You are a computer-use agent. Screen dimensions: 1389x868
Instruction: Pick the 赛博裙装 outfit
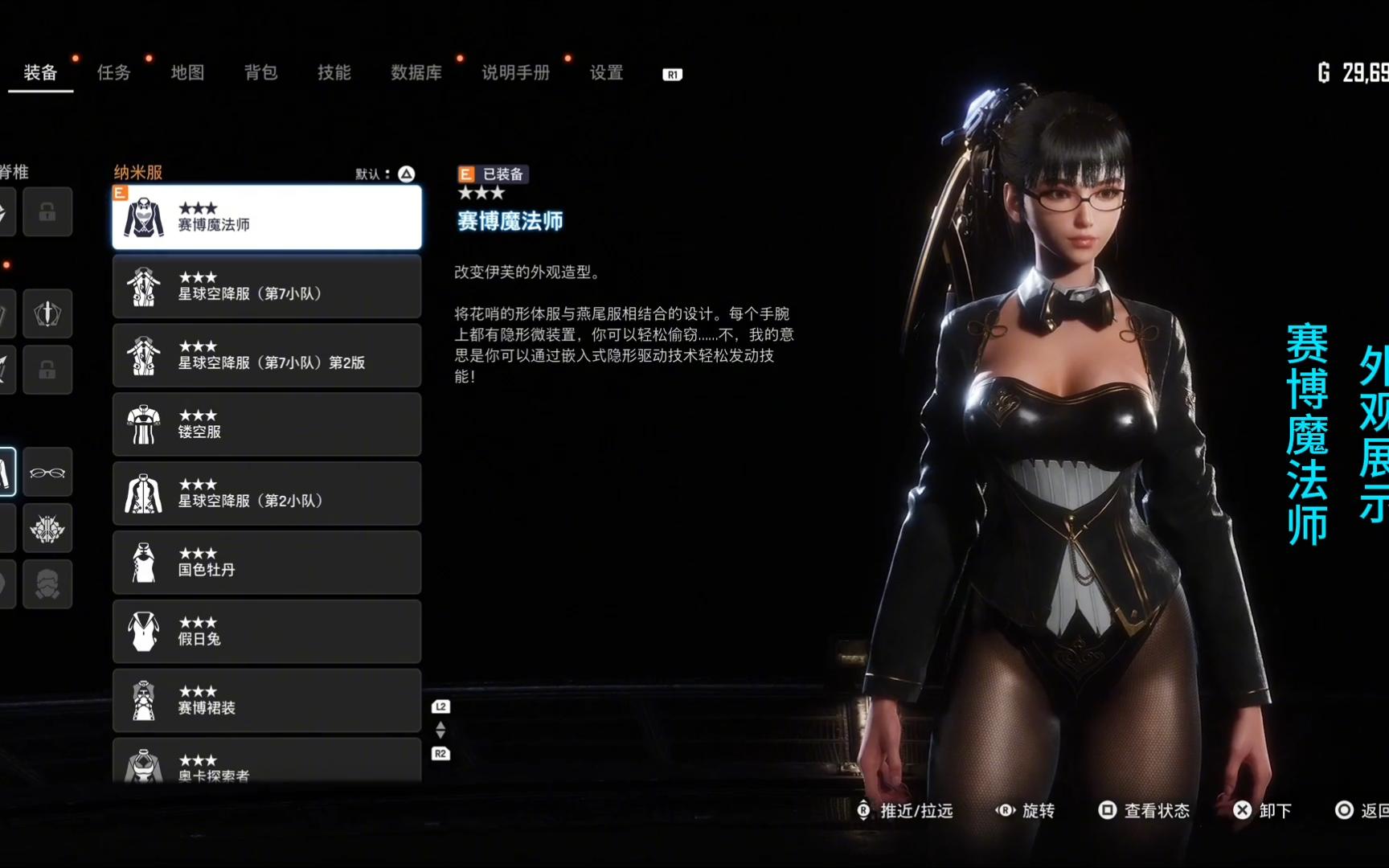tap(266, 701)
